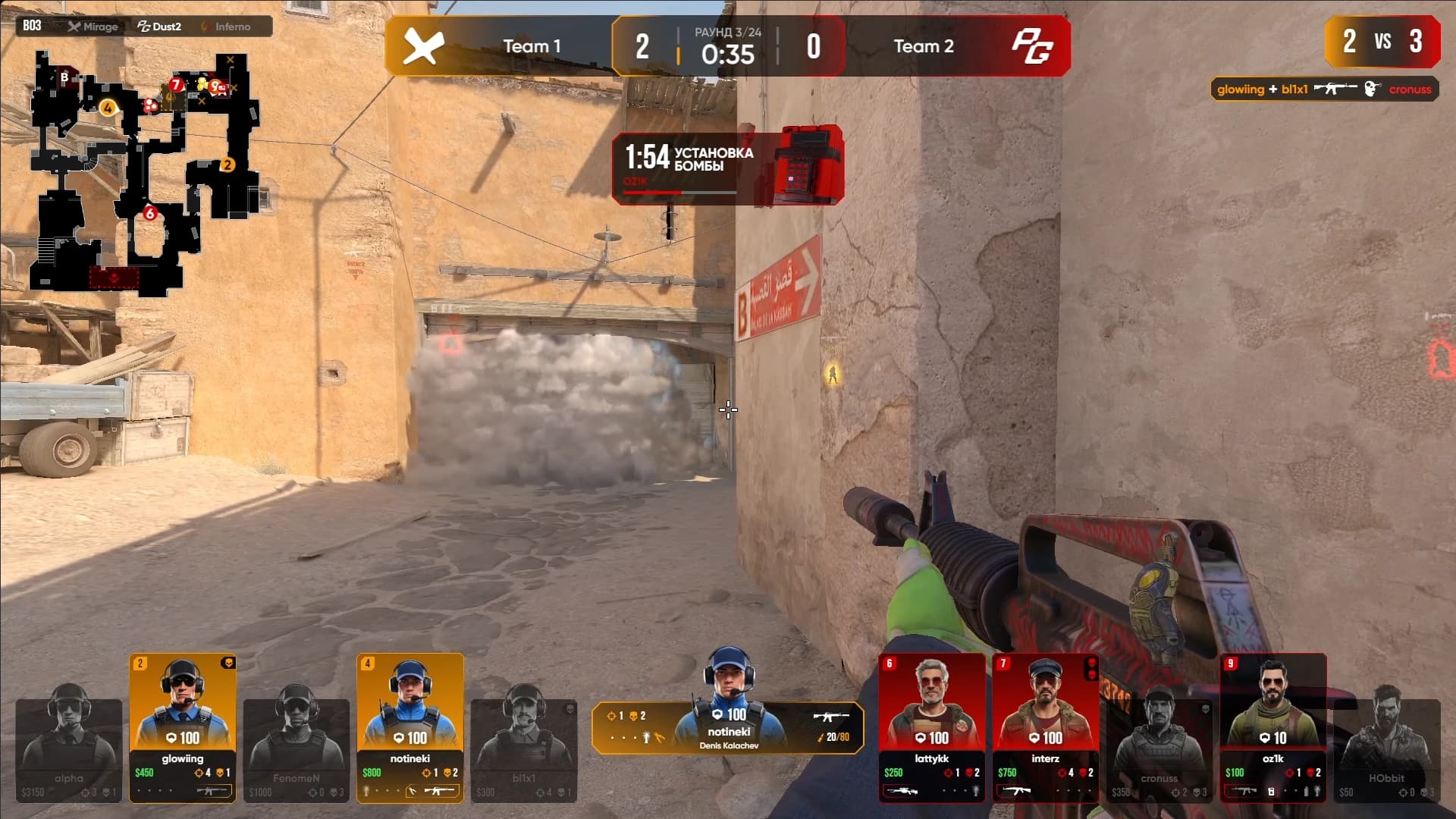Select the Mirage map tab
This screenshot has width=1456, height=819.
(x=93, y=27)
